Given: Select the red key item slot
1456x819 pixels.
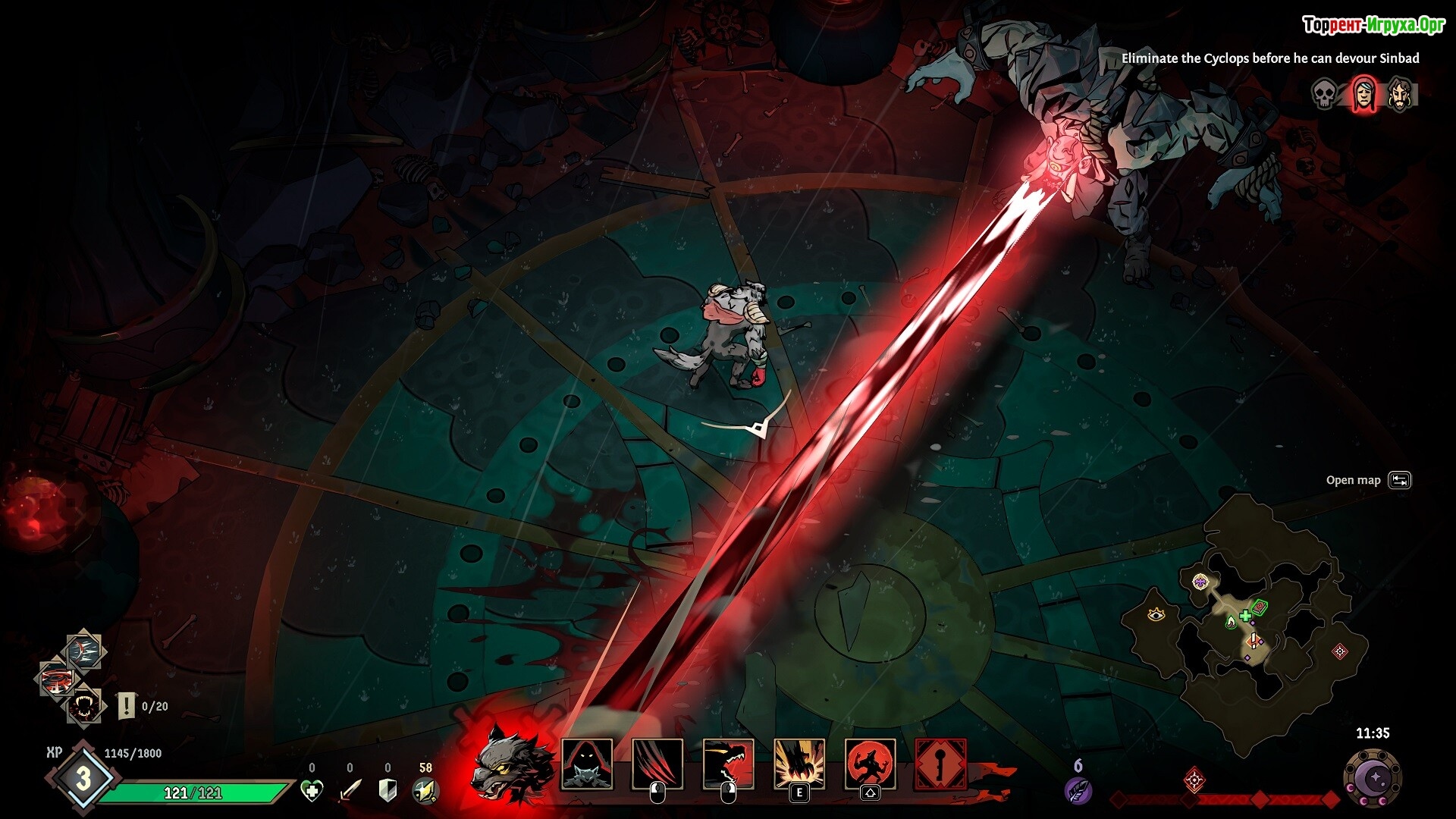Looking at the screenshot, I should click(940, 764).
